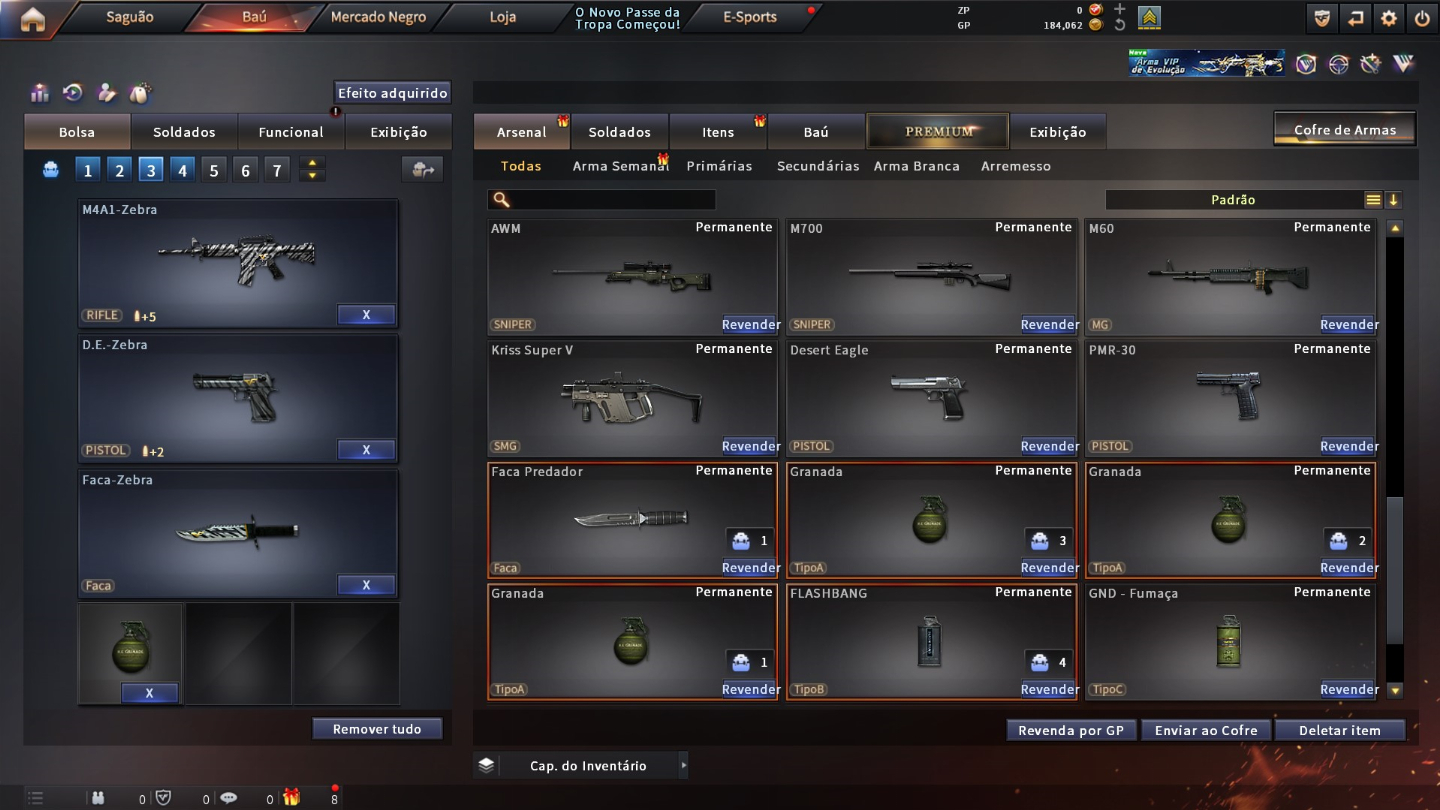Viewport: 1440px width, 810px height.
Task: Click the home icon
Action: click(x=32, y=19)
